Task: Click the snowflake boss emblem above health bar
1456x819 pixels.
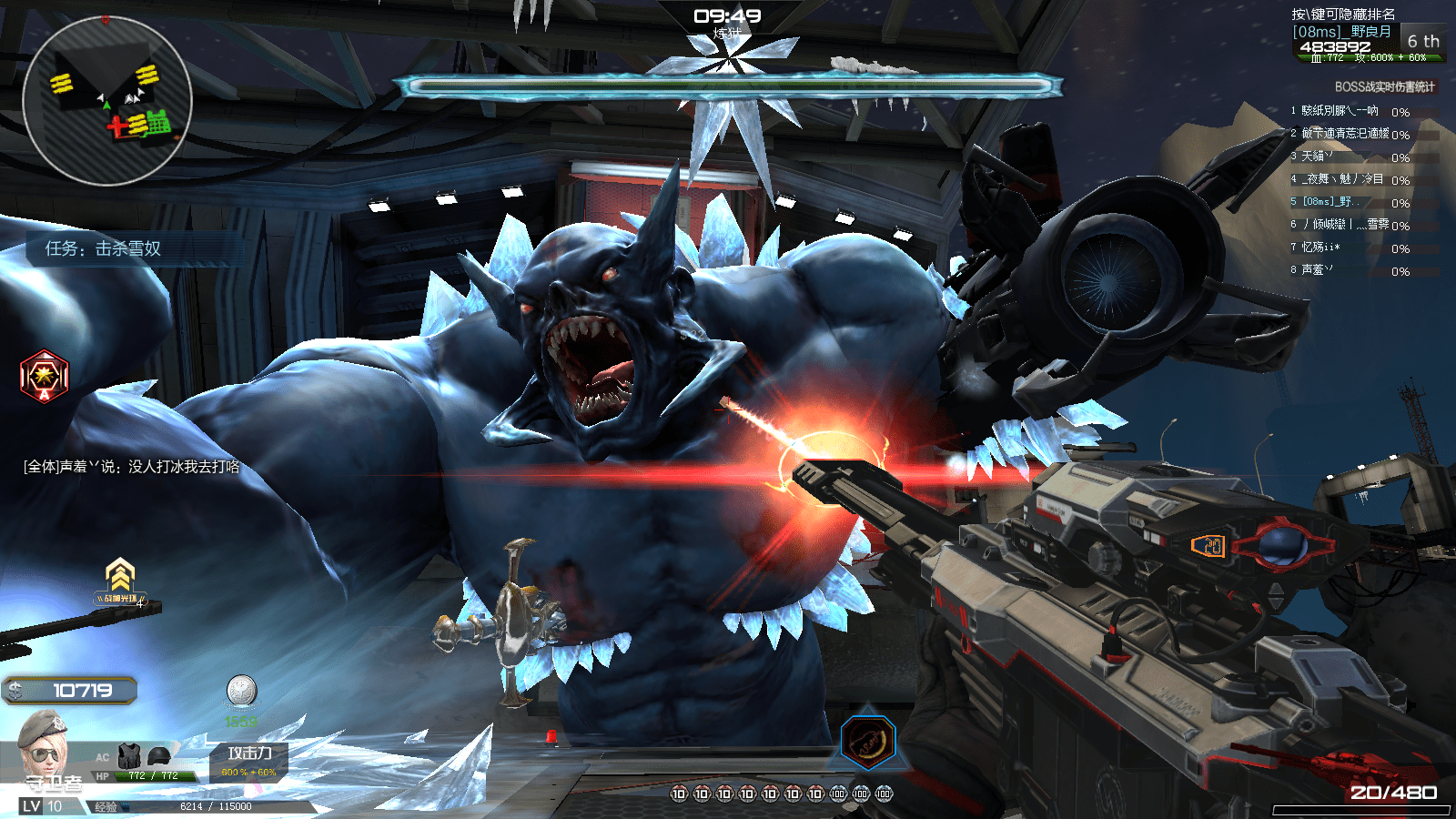Action: [x=726, y=60]
